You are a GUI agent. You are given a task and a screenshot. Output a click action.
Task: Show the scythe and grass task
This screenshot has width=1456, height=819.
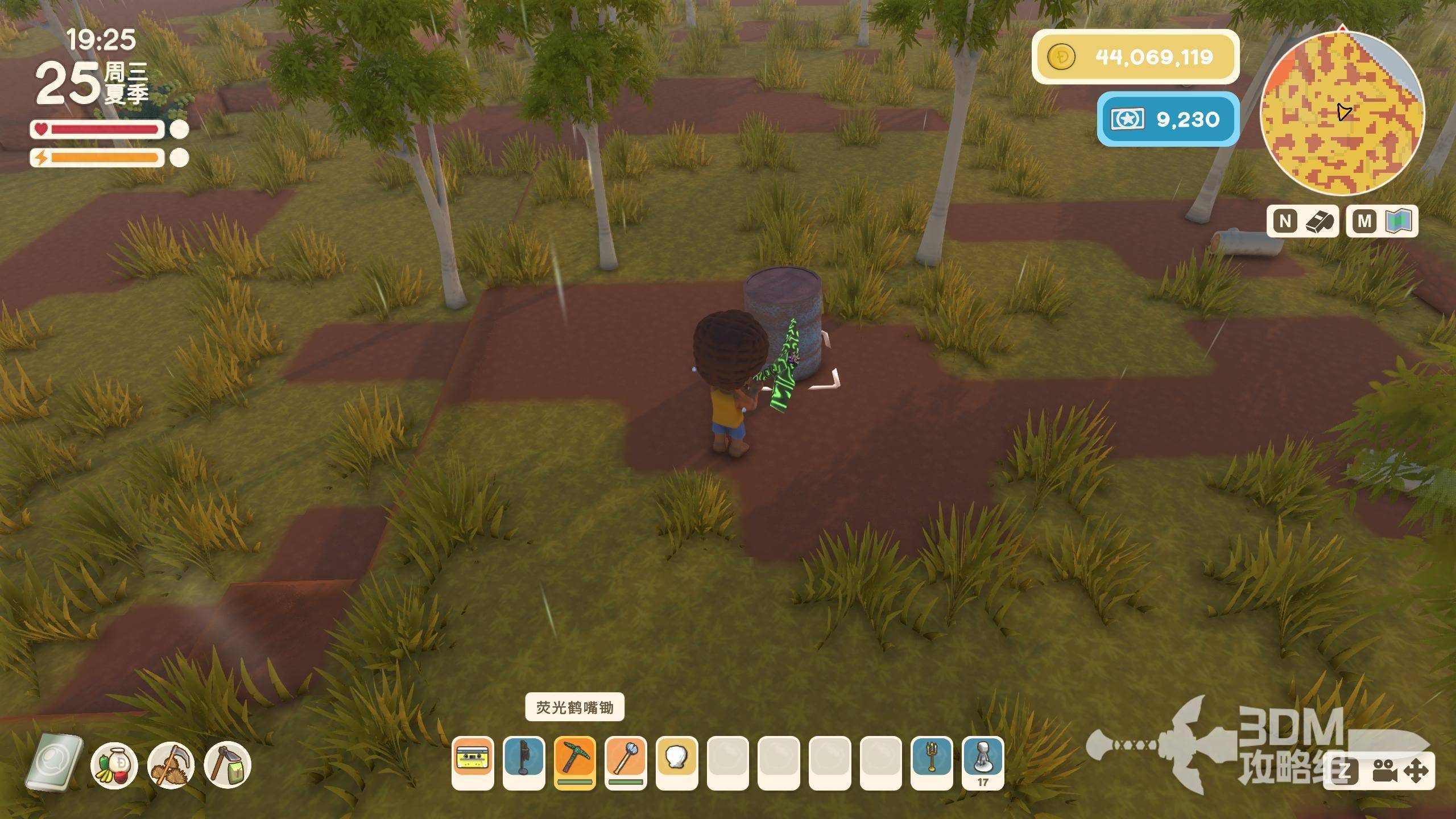pos(171,765)
